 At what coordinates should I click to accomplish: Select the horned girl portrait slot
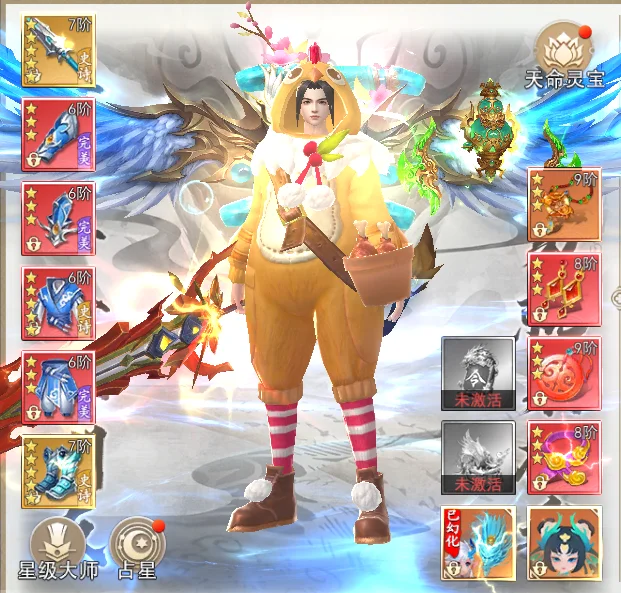point(564,543)
